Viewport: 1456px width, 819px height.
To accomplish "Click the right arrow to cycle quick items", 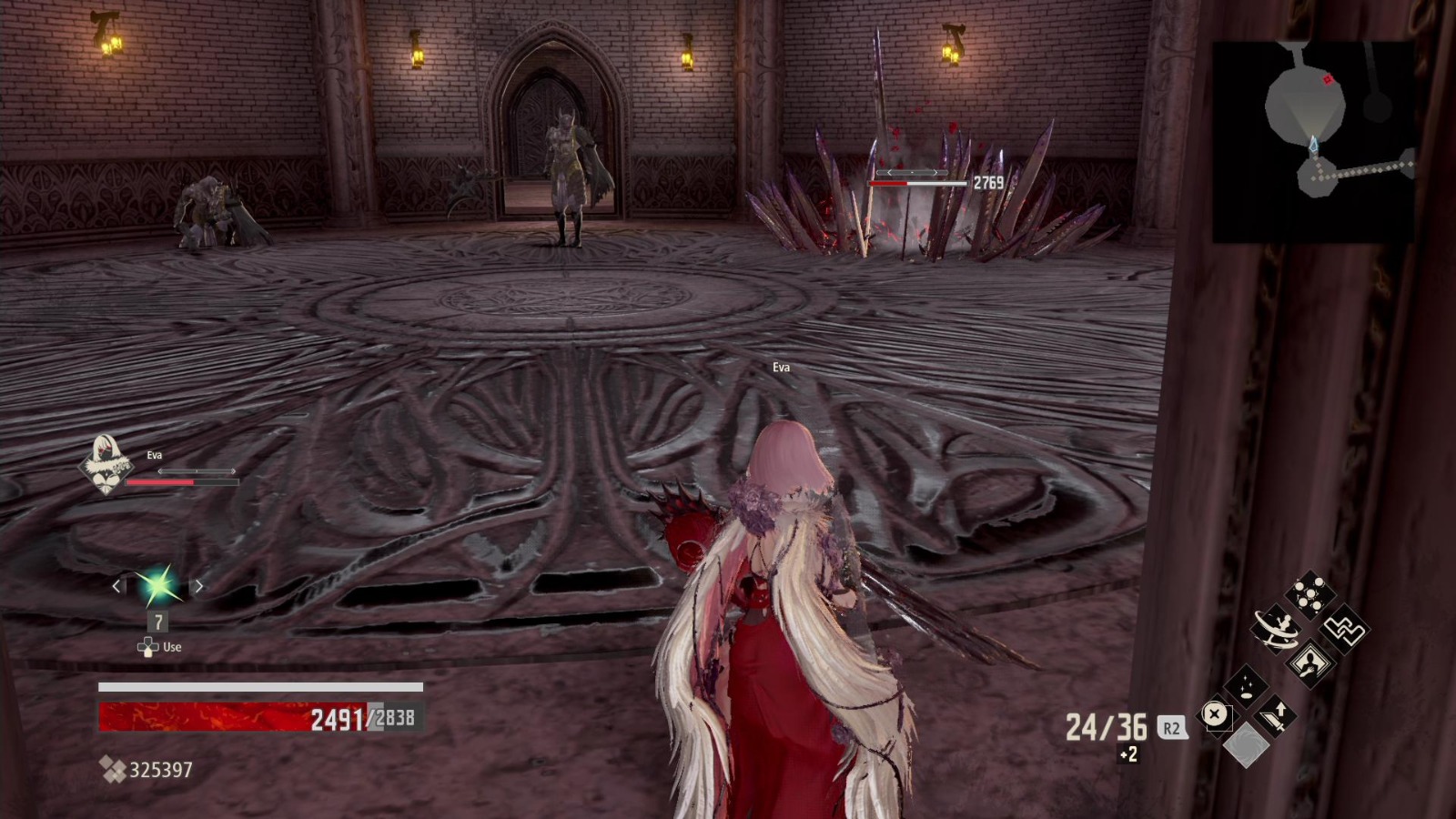I will coord(199,587).
